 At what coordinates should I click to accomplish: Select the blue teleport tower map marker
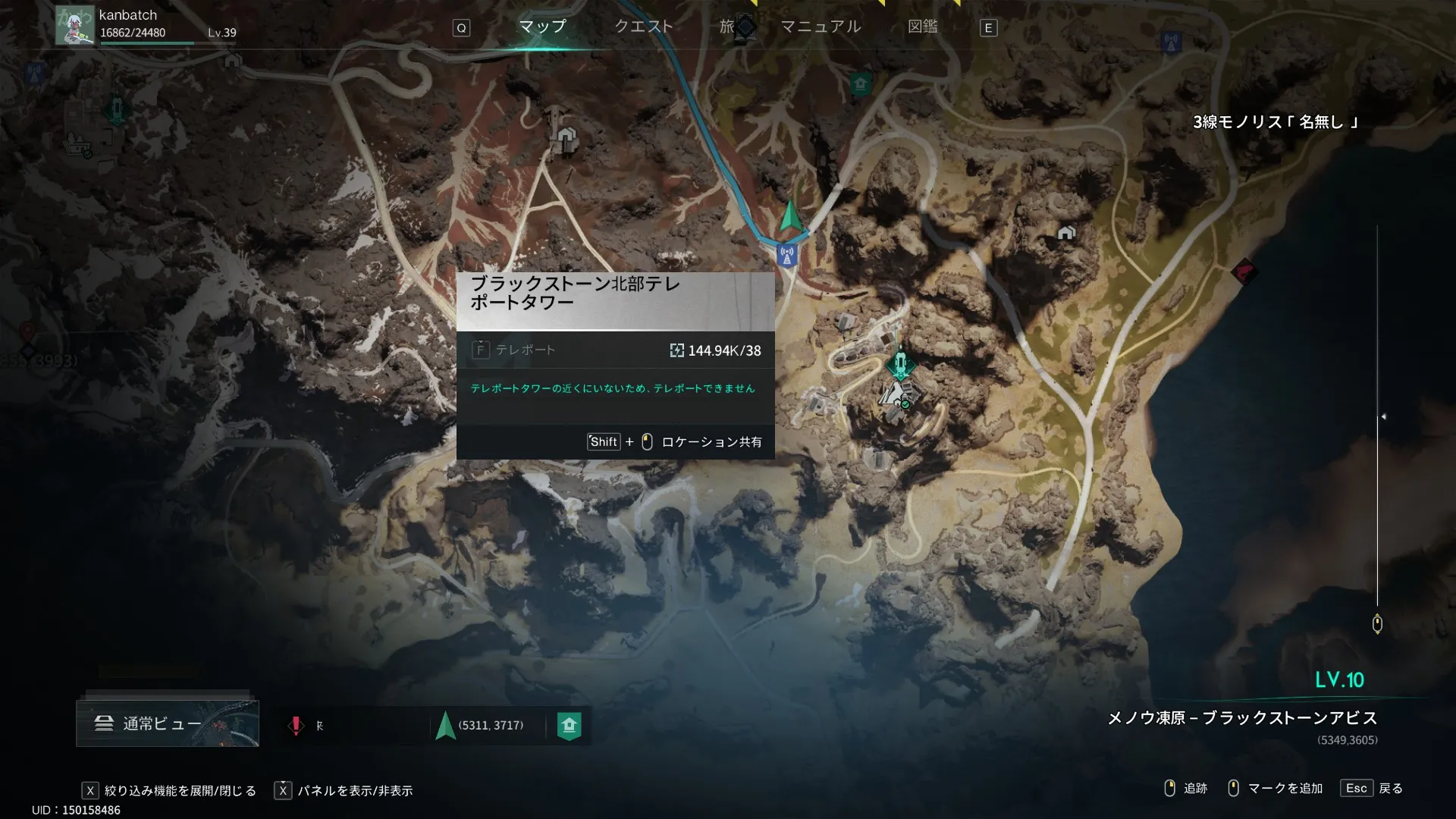pos(787,256)
